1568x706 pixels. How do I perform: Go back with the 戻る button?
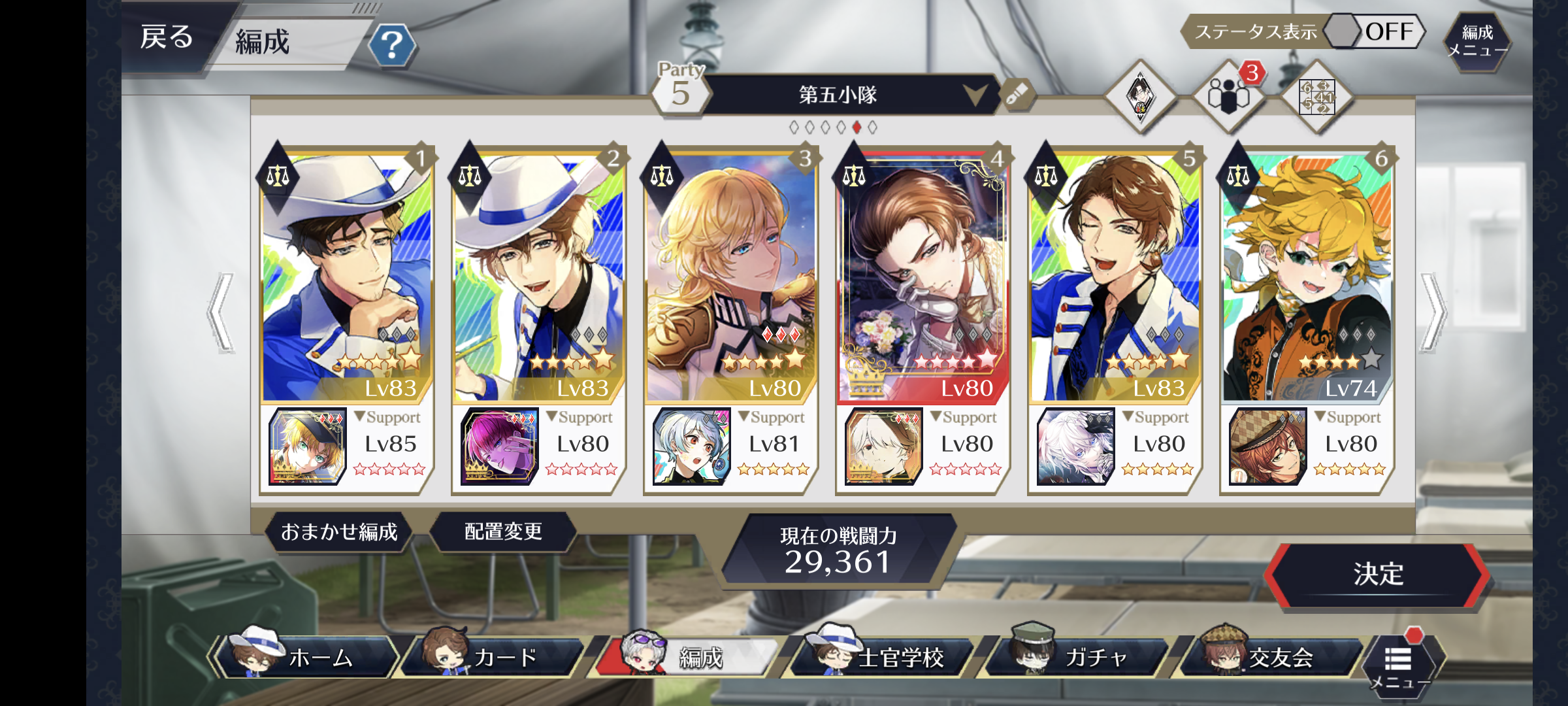tap(167, 38)
